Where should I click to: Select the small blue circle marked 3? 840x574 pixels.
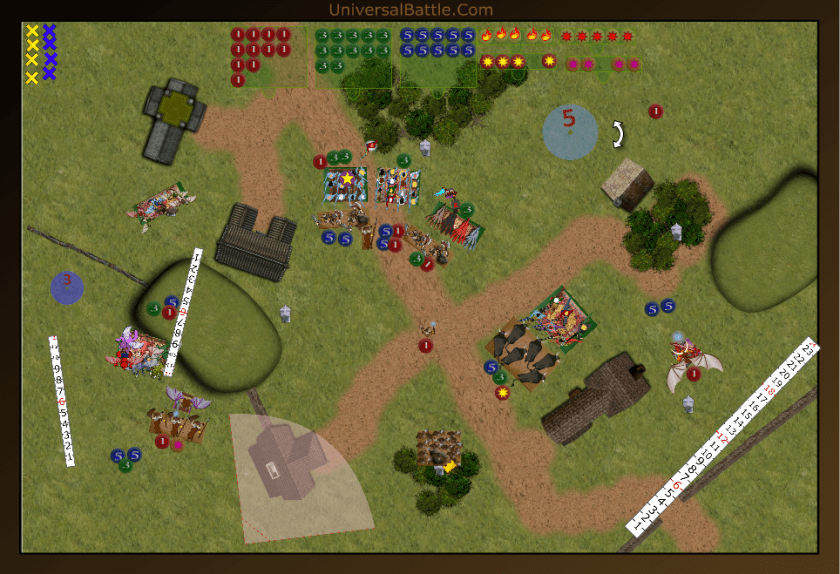click(x=67, y=287)
